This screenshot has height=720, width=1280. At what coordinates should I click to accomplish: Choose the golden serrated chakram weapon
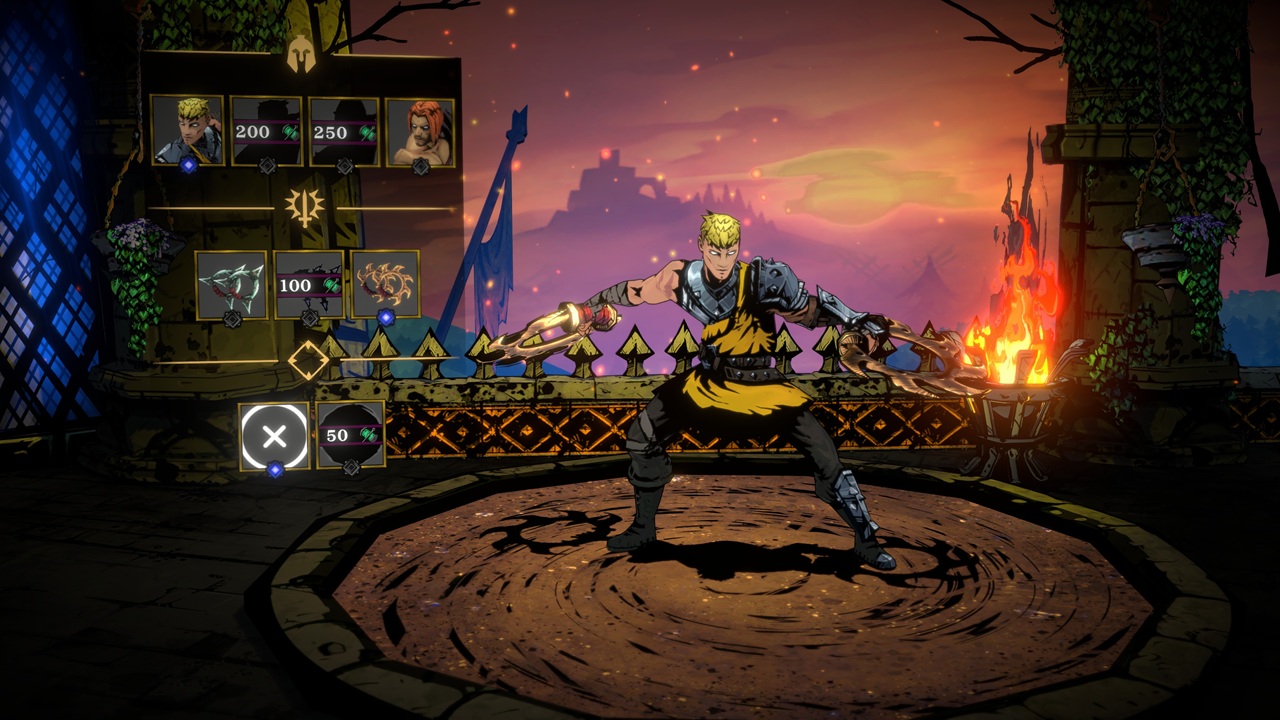(386, 282)
